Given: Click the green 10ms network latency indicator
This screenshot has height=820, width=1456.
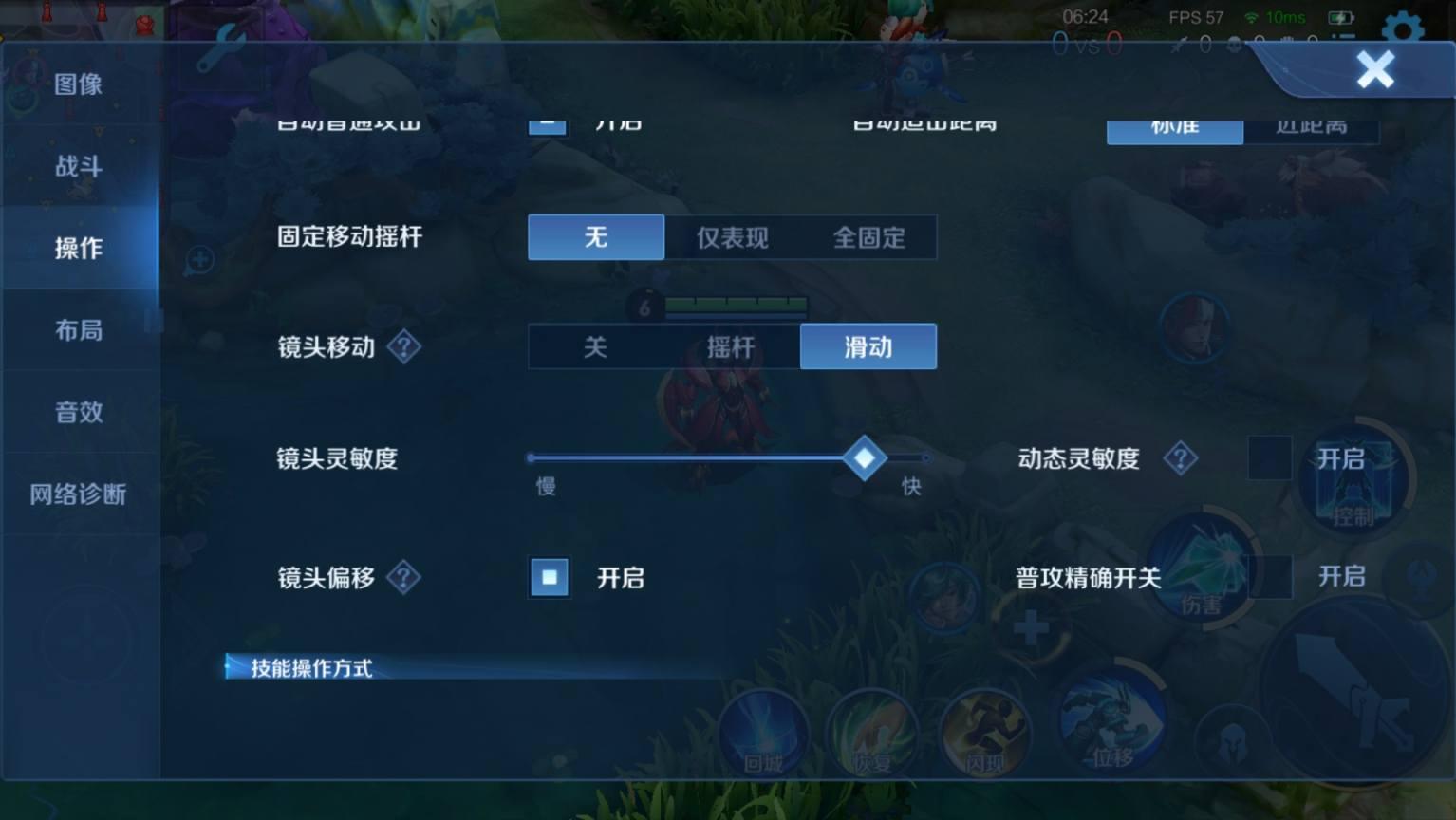Looking at the screenshot, I should [1288, 16].
